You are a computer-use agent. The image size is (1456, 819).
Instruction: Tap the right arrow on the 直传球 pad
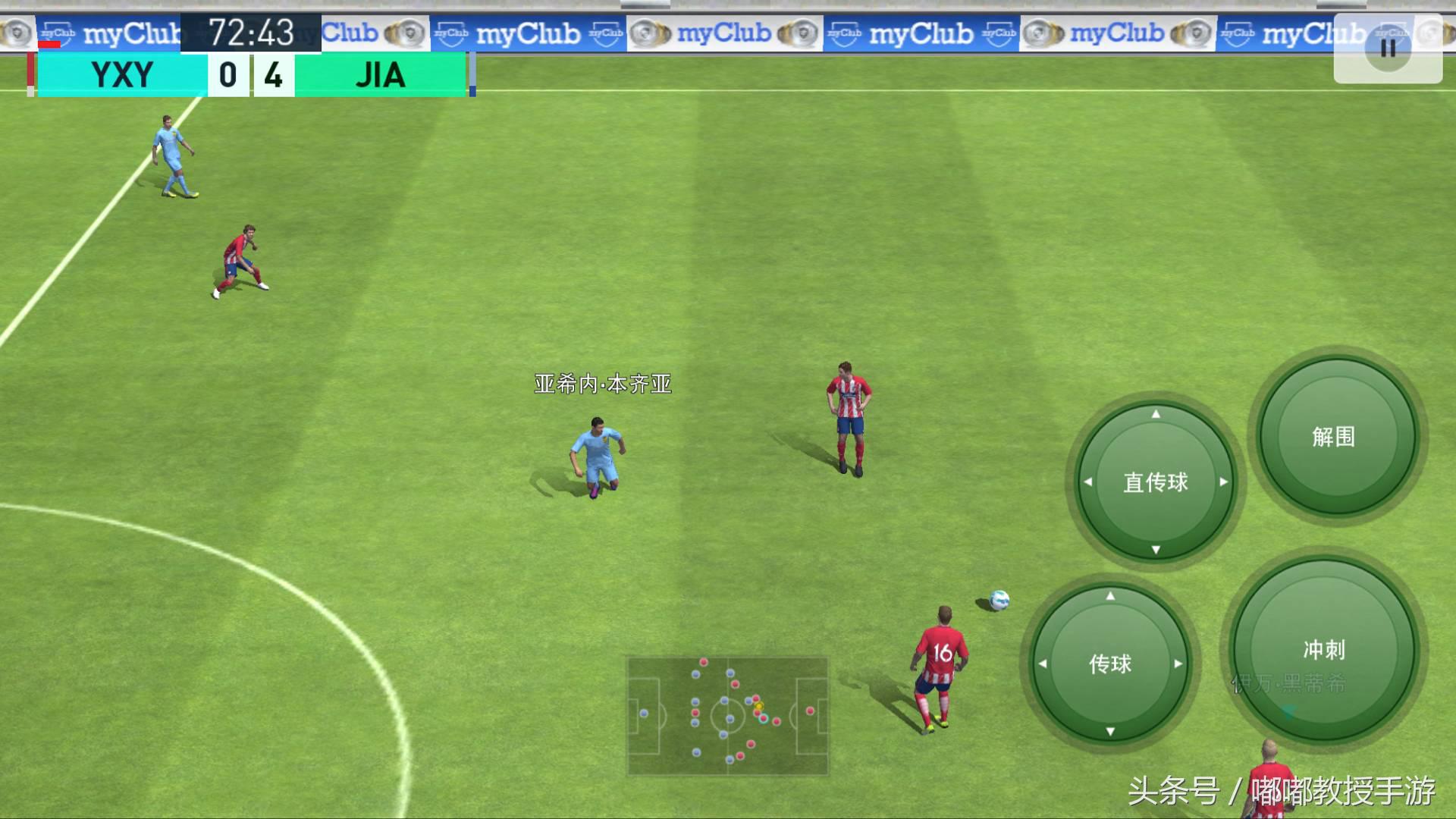click(x=1222, y=483)
